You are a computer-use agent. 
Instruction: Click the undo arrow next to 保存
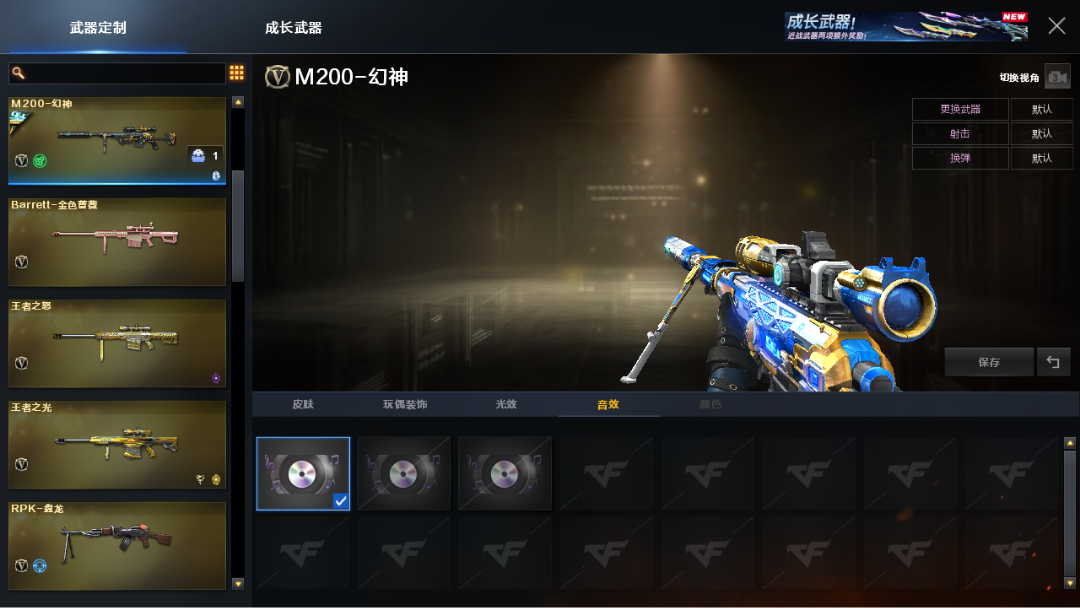pos(1053,362)
